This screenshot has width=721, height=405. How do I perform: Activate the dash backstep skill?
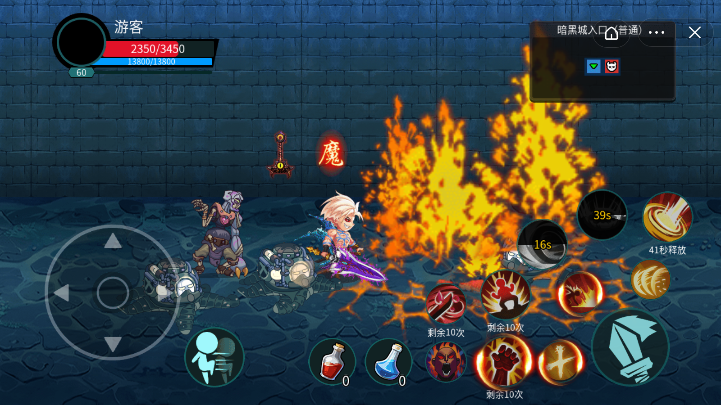point(214,356)
